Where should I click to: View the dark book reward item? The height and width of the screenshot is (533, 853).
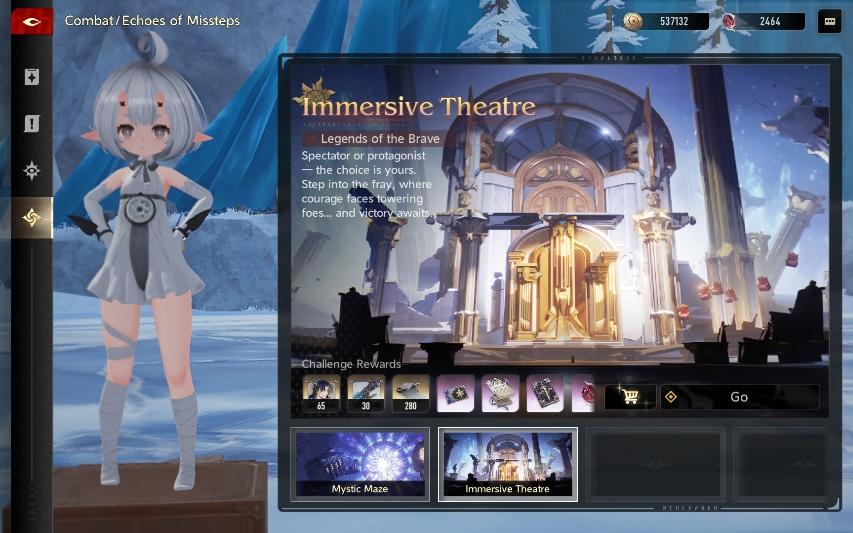pyautogui.click(x=545, y=394)
